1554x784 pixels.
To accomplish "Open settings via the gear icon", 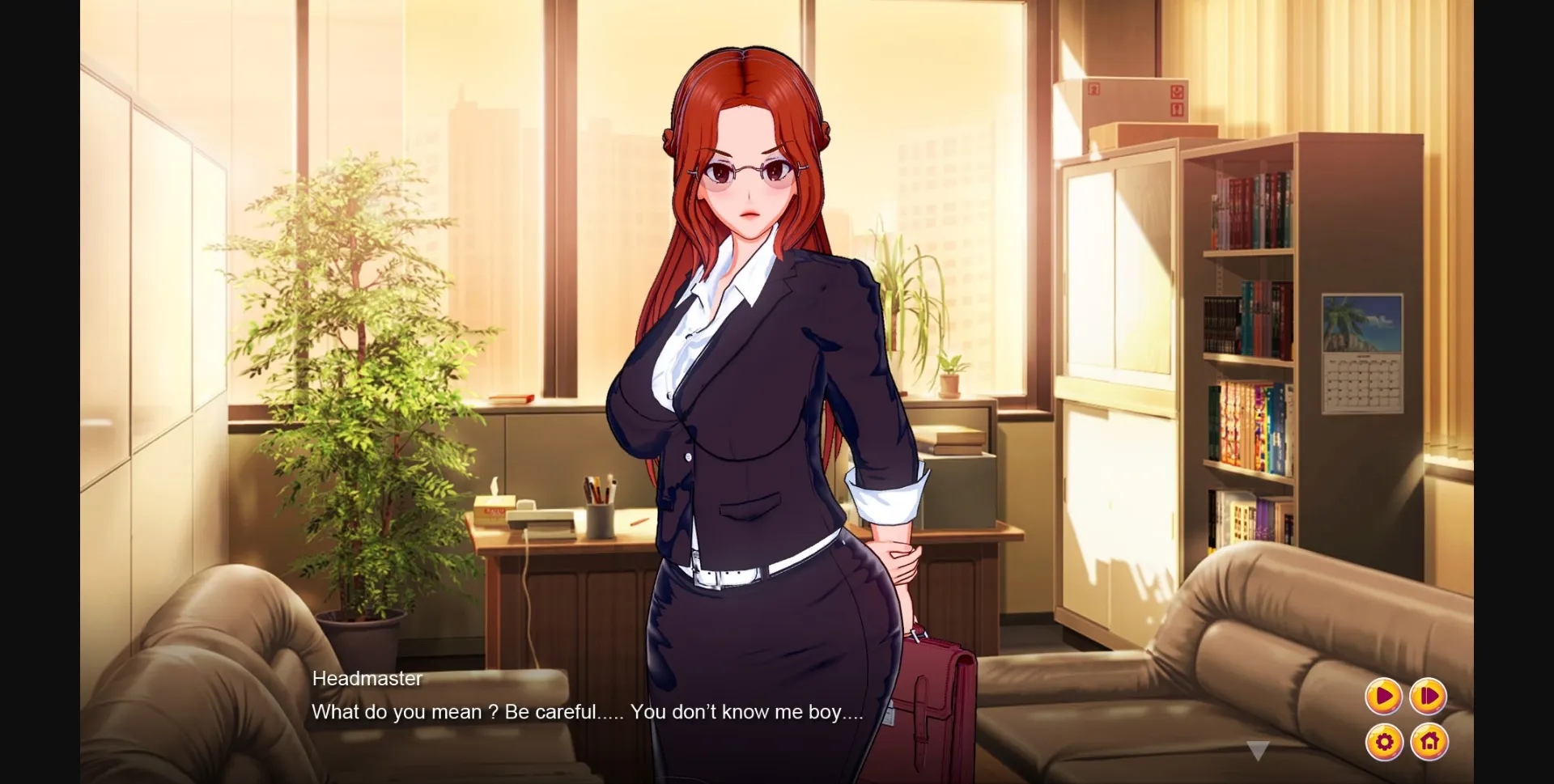I will pos(1383,740).
